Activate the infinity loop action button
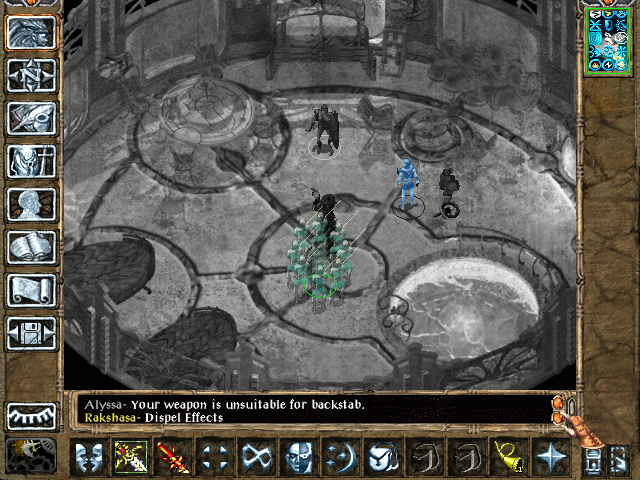The width and height of the screenshot is (640, 480). tap(257, 457)
